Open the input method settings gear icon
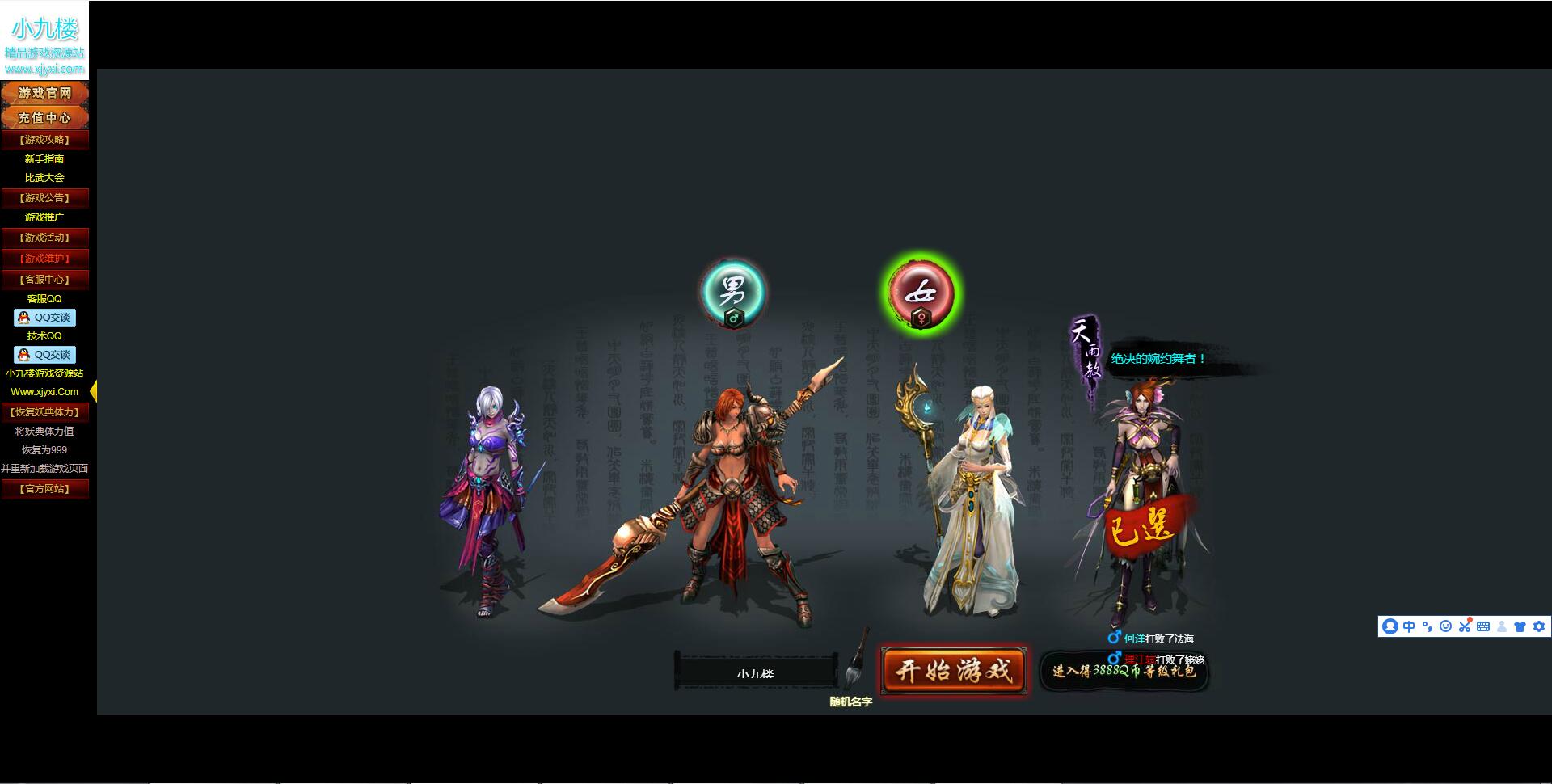 tap(1538, 626)
